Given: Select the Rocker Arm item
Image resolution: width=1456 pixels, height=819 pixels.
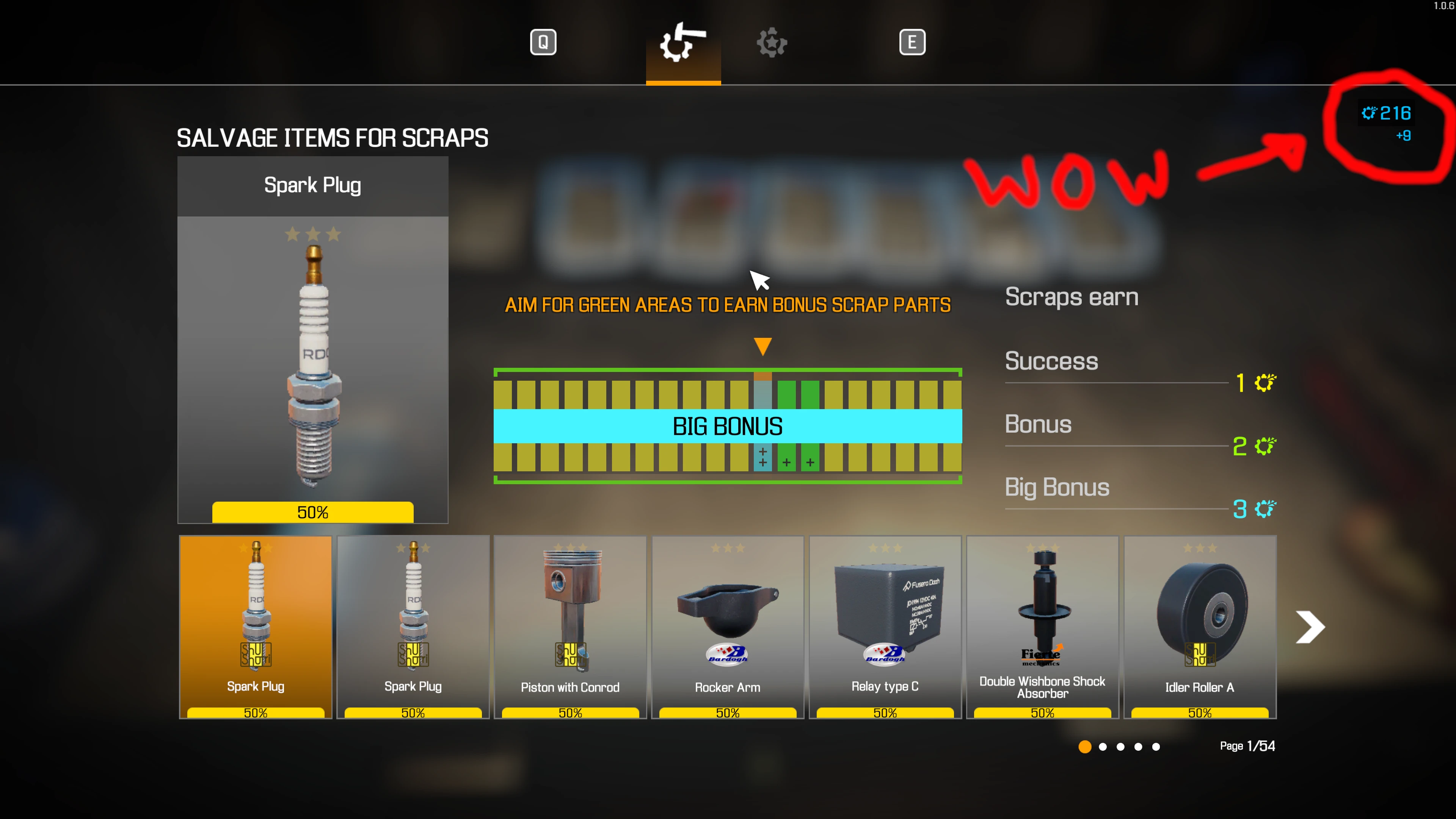Looking at the screenshot, I should coord(727,619).
